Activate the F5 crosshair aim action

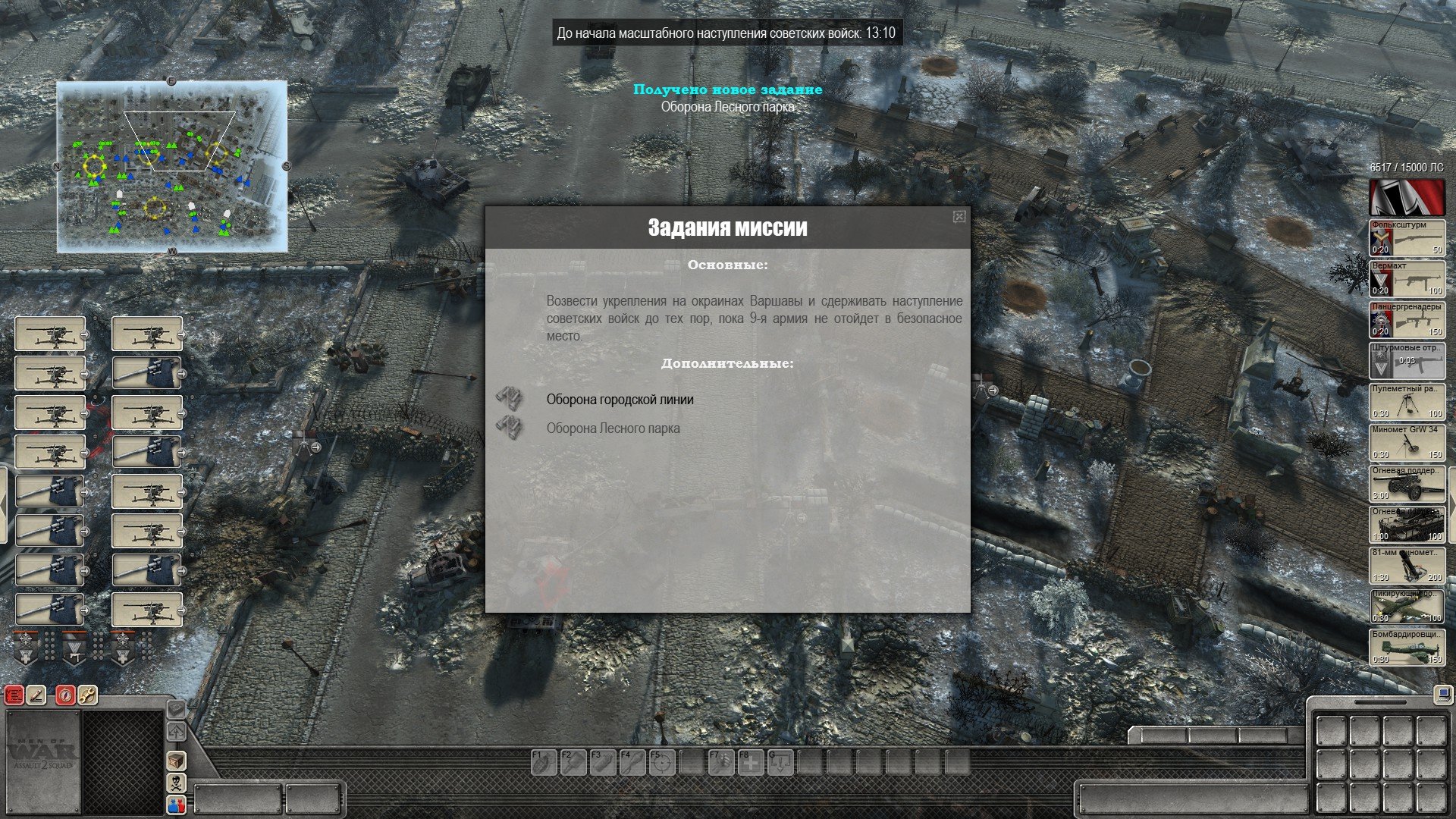coord(662,762)
